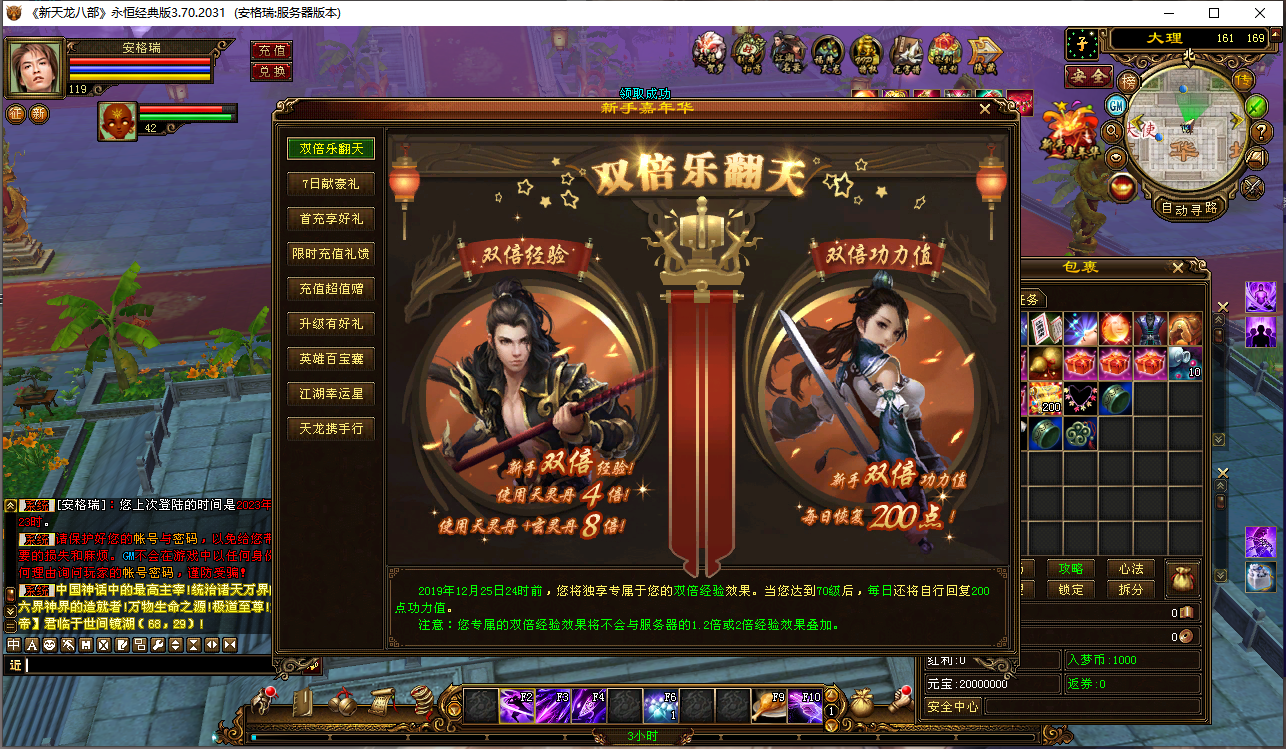Open the 签到福利 sign-in rewards icon

(x=944, y=50)
